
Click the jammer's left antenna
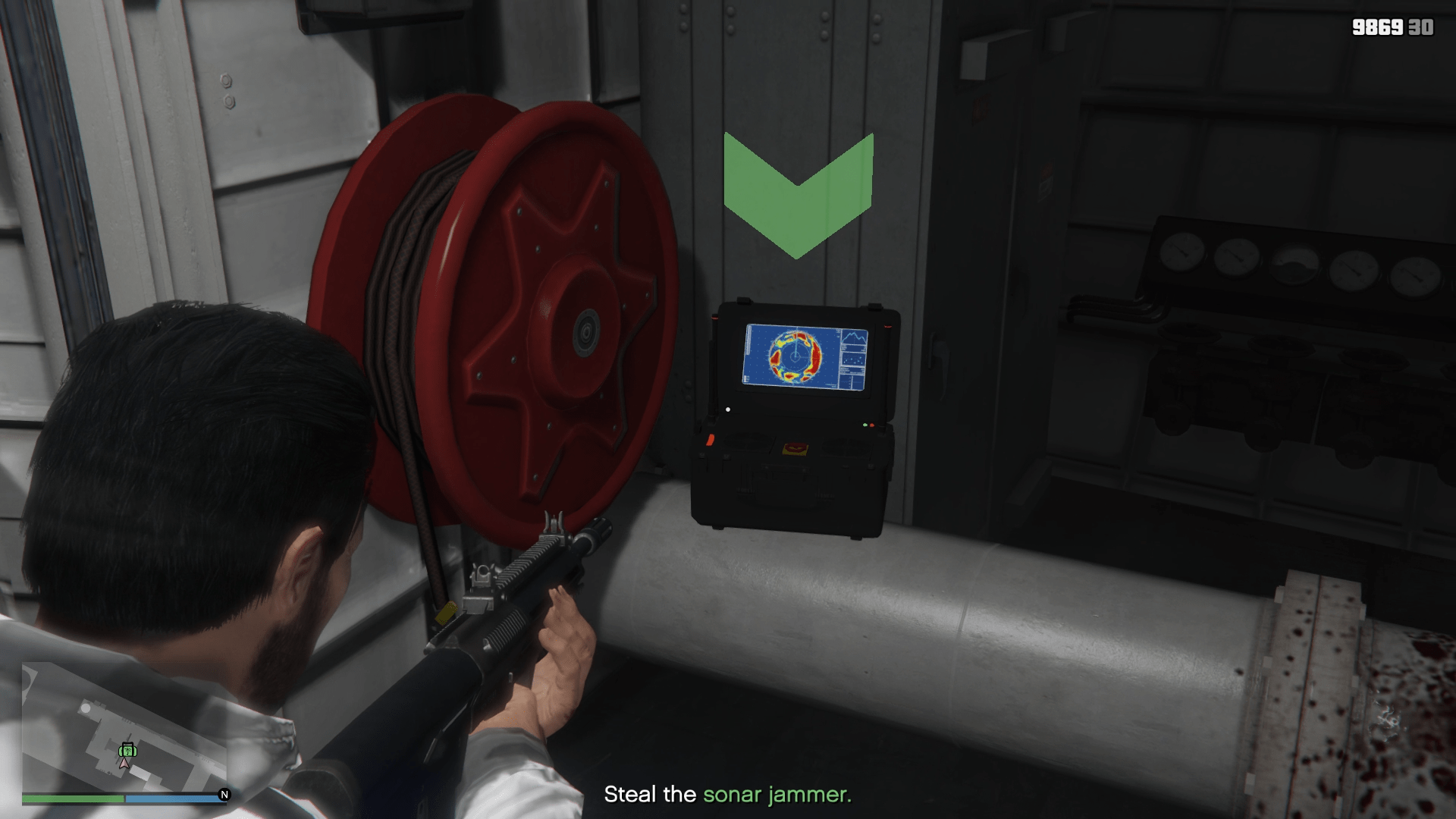click(x=712, y=359)
